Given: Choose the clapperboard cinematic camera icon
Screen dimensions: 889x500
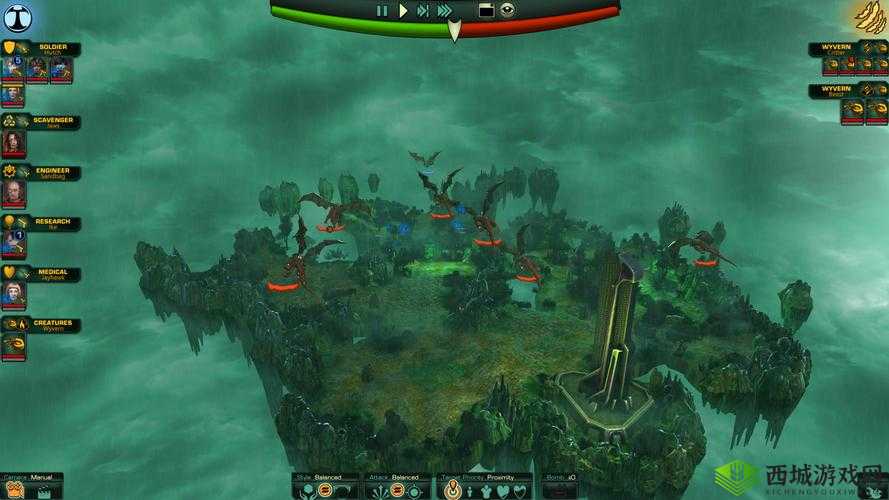Looking at the screenshot, I should pyautogui.click(x=44, y=491).
